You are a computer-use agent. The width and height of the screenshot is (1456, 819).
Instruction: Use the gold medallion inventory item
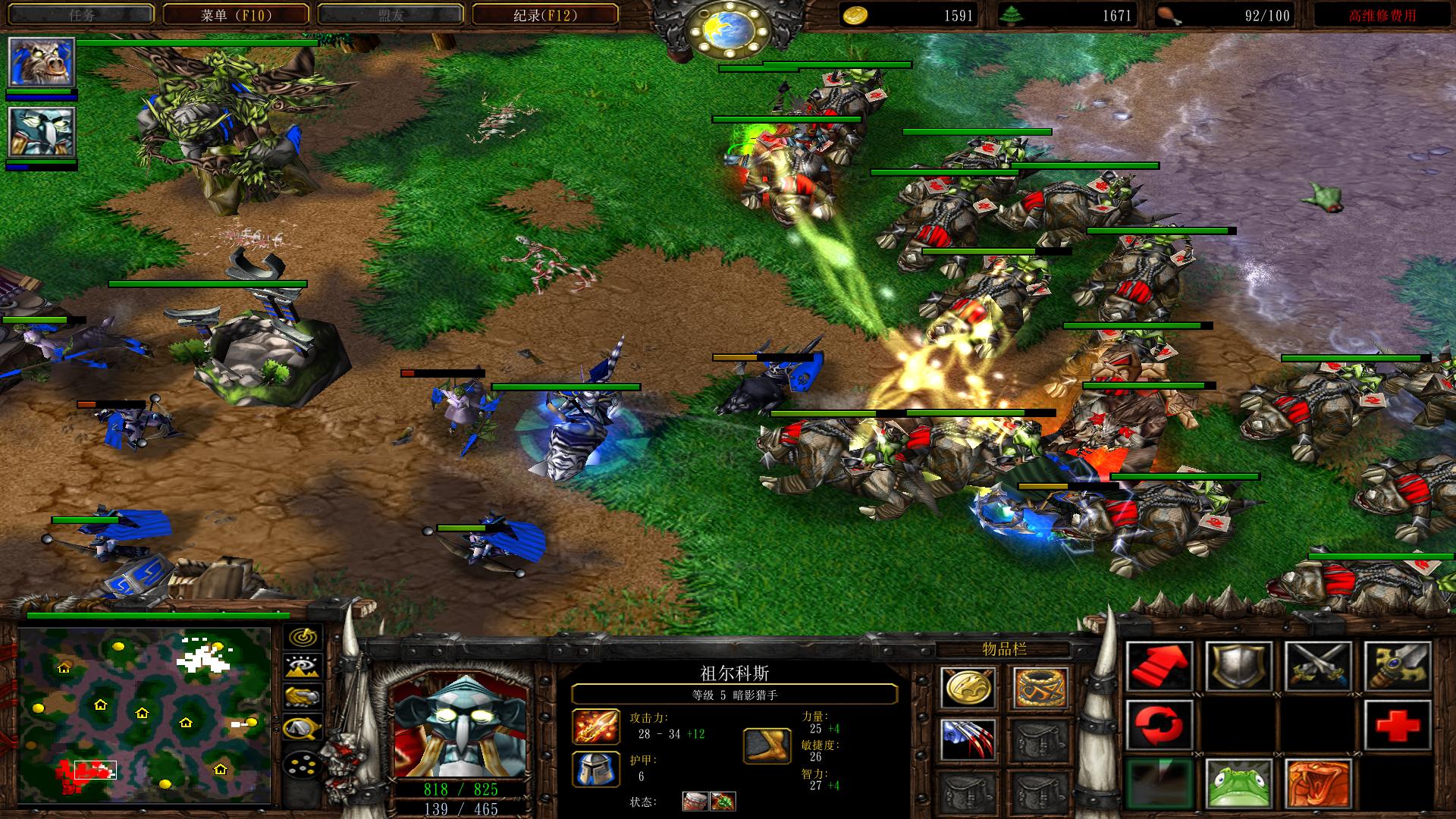pos(967,688)
